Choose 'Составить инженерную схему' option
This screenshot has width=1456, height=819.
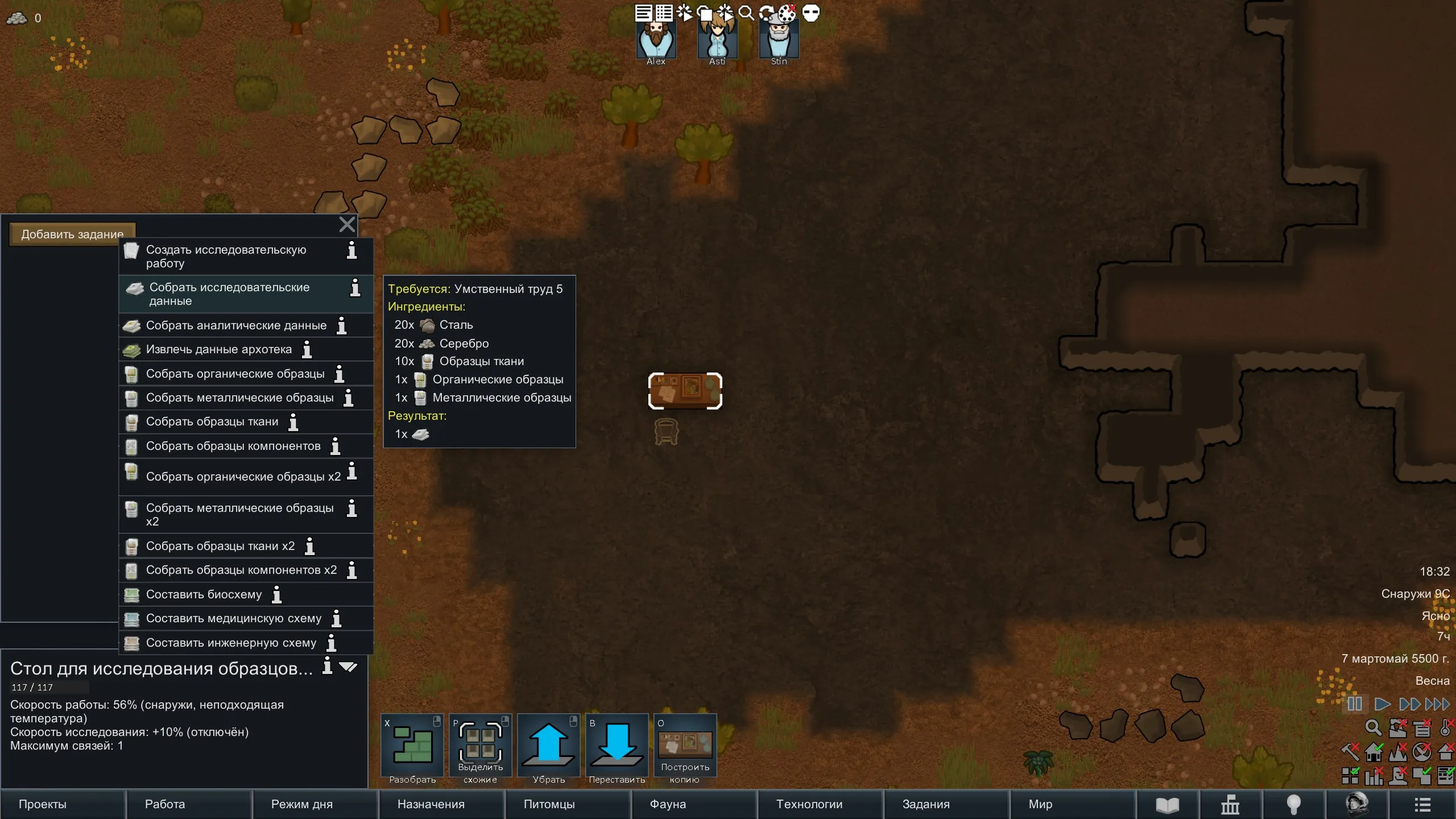click(231, 643)
